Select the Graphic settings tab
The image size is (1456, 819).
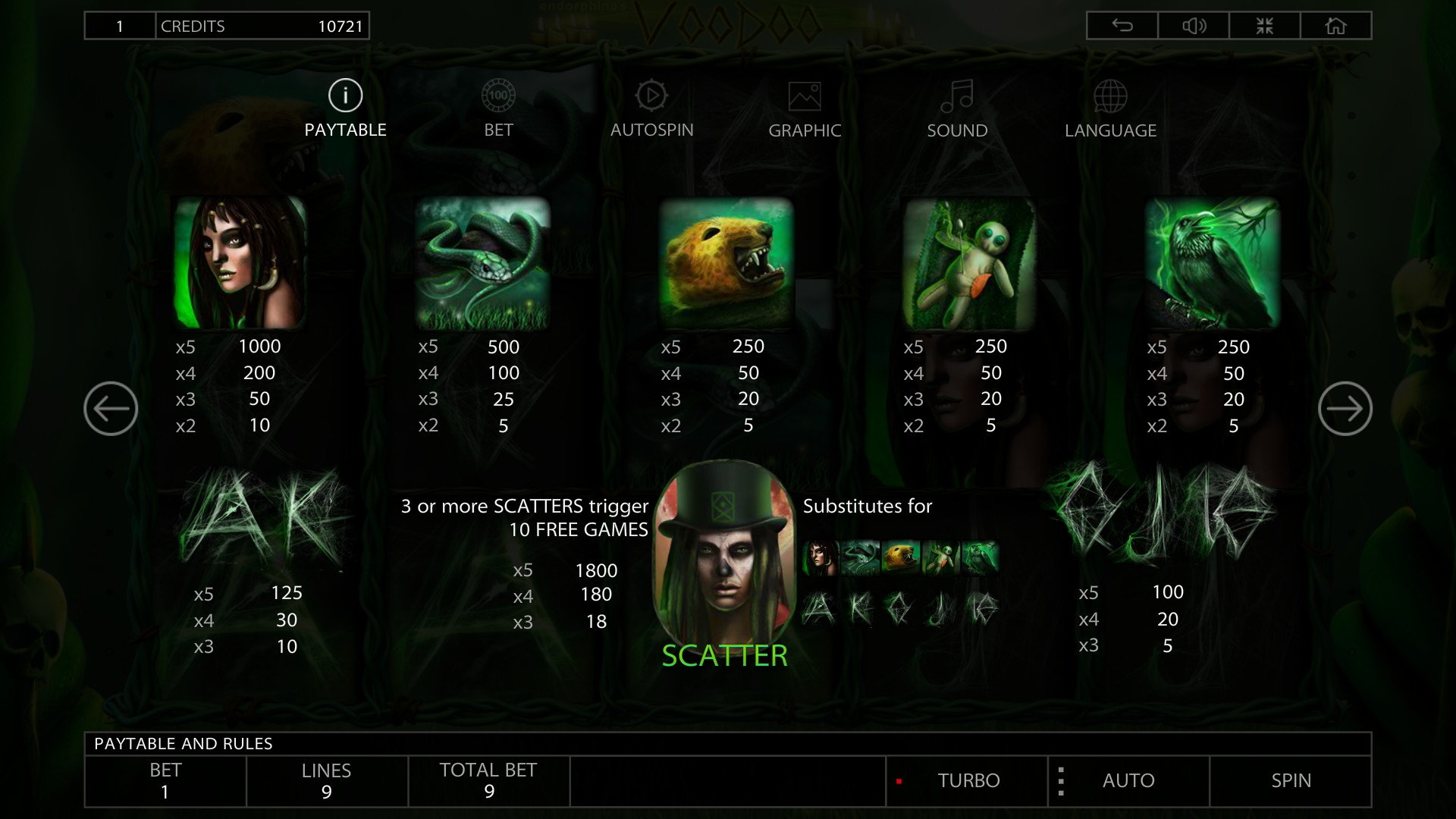pos(805,108)
